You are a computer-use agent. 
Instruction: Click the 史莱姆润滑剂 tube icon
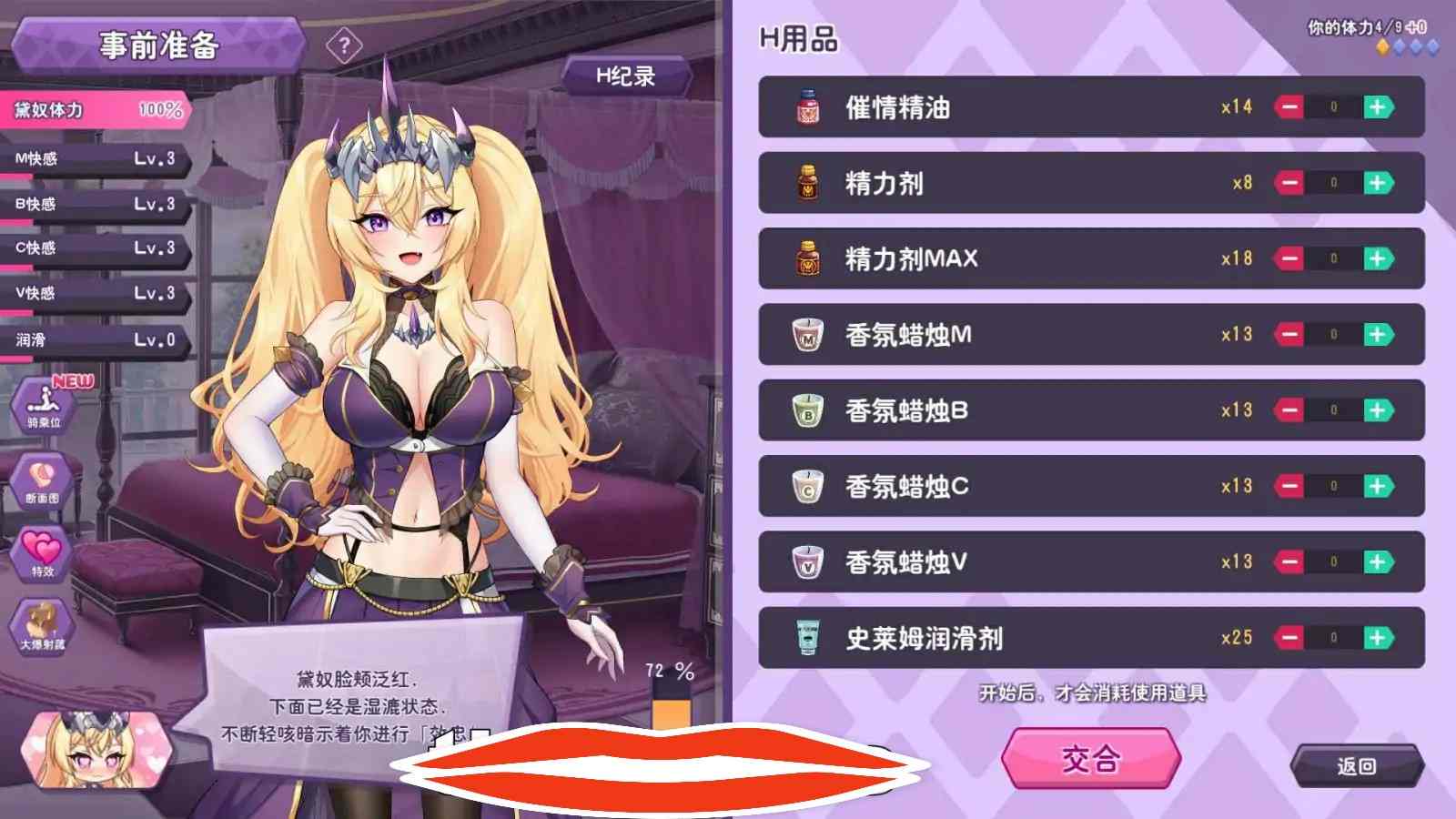point(804,638)
